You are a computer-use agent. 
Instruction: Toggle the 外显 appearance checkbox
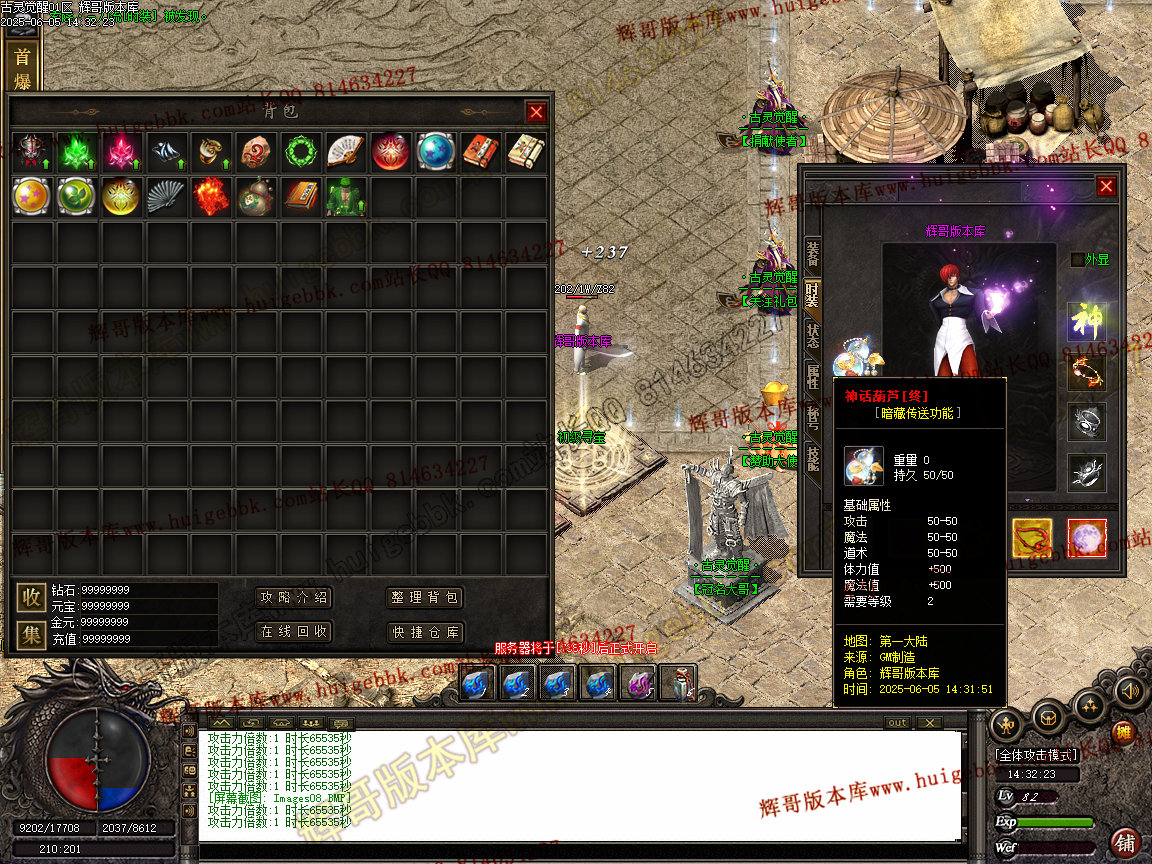point(1077,260)
